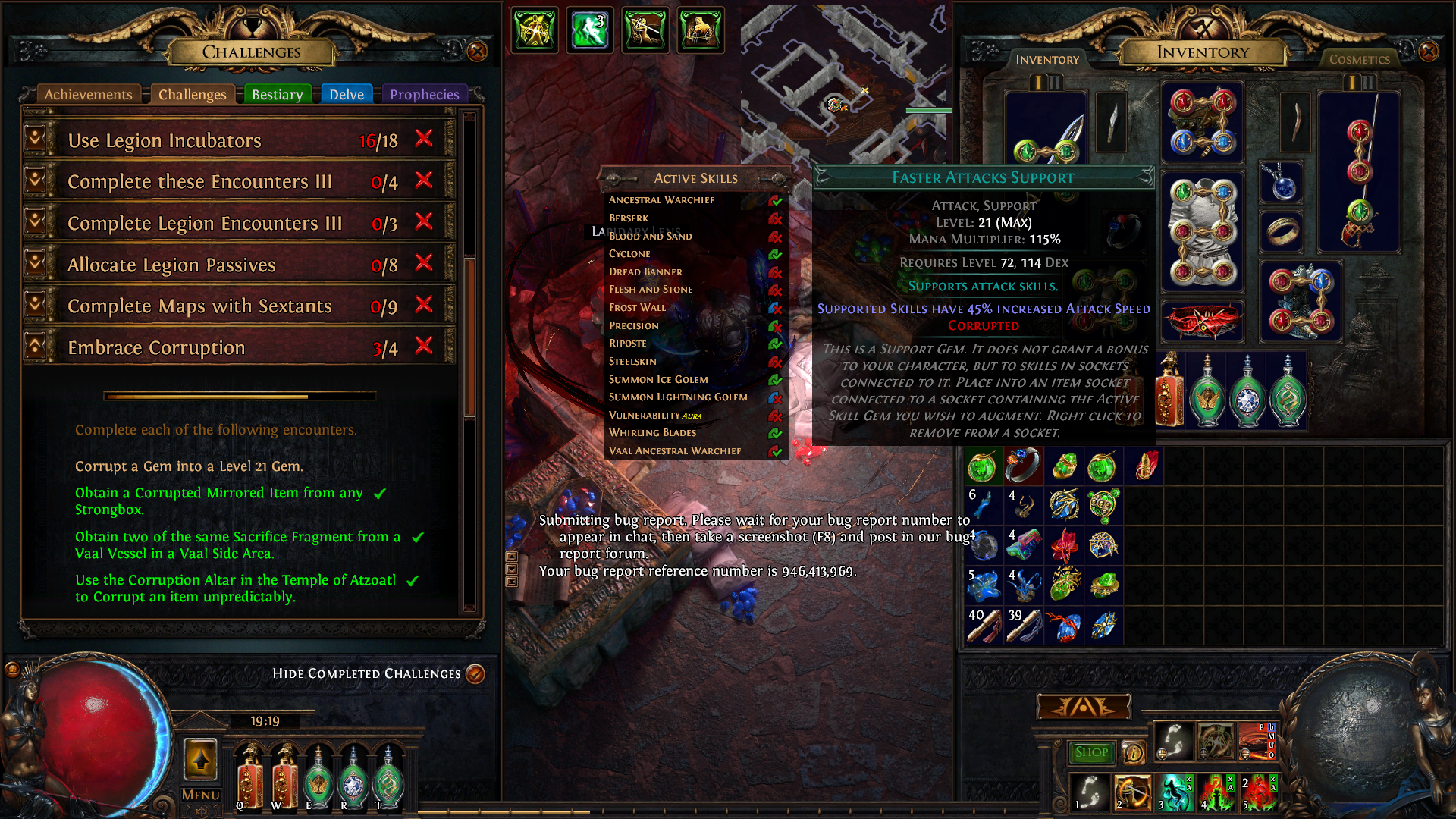Open the Shop
This screenshot has height=819, width=1456.
1091,752
